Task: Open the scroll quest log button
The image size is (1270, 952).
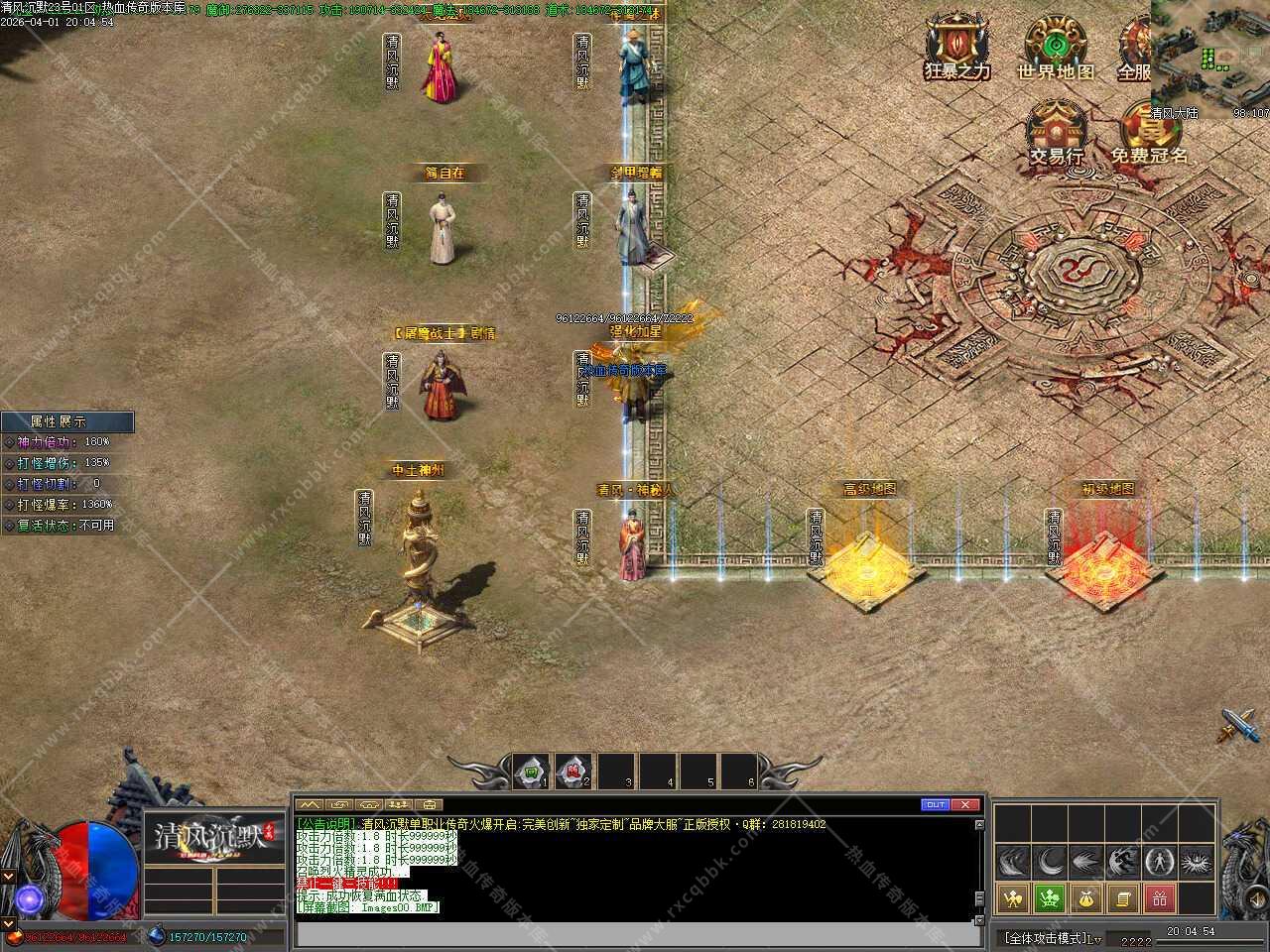Action: (x=1123, y=898)
